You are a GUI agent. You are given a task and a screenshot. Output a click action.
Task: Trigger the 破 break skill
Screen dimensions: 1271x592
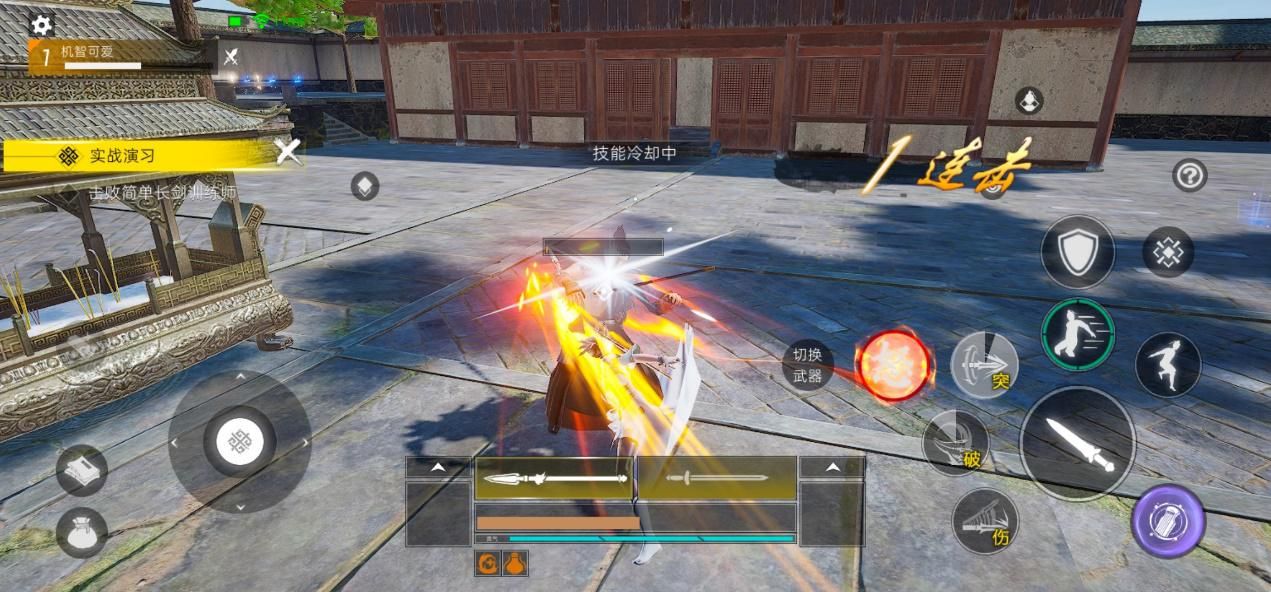(x=956, y=443)
